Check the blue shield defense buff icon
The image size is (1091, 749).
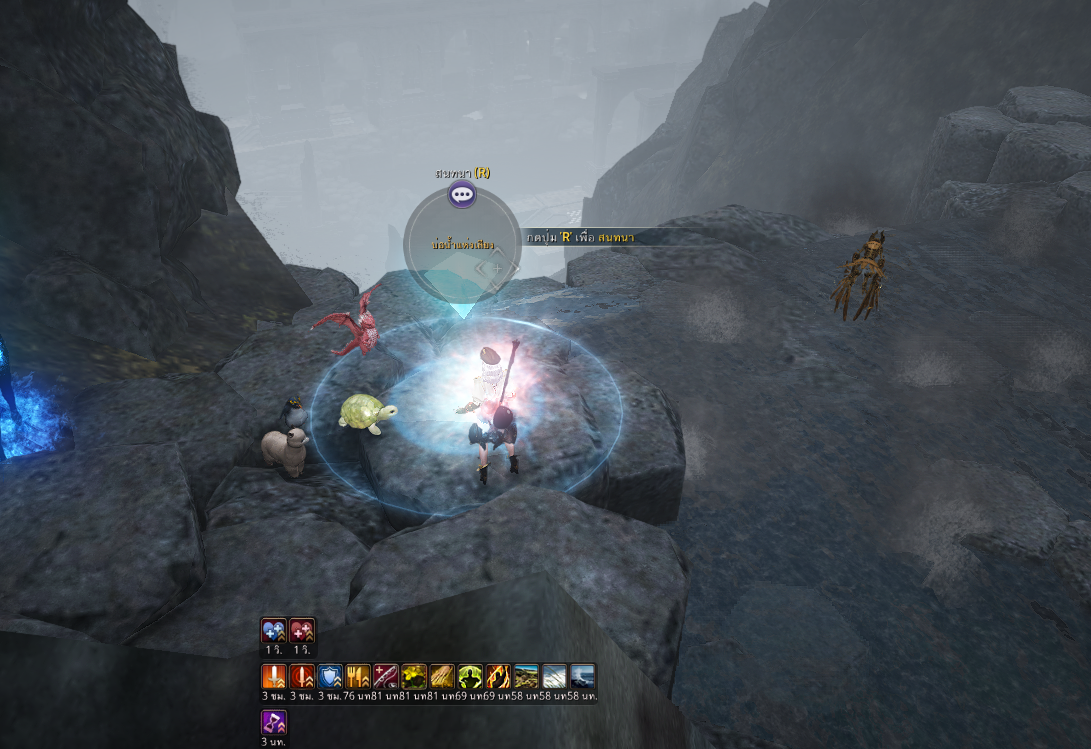(x=330, y=677)
